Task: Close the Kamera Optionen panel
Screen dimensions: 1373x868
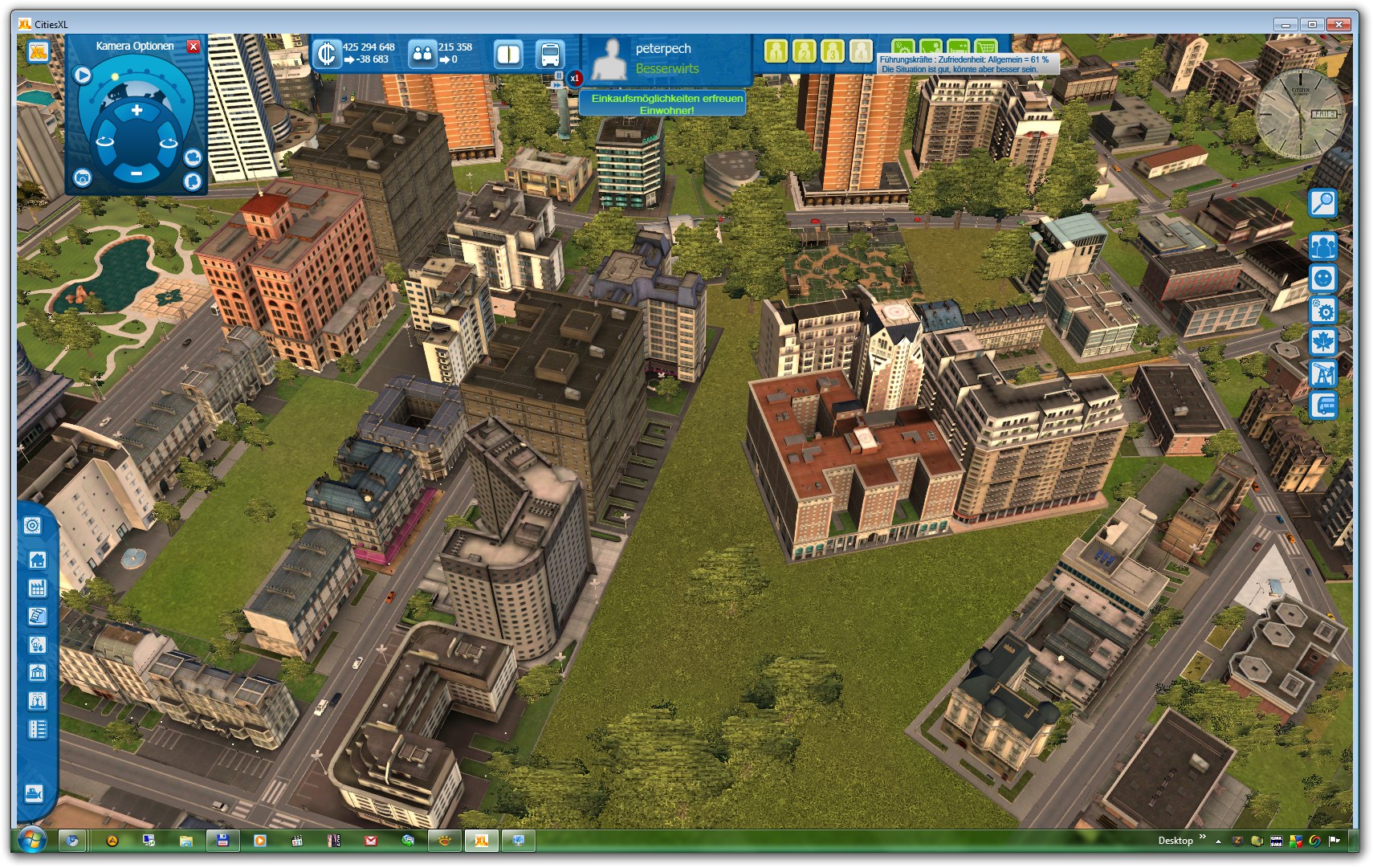Action: point(194,47)
